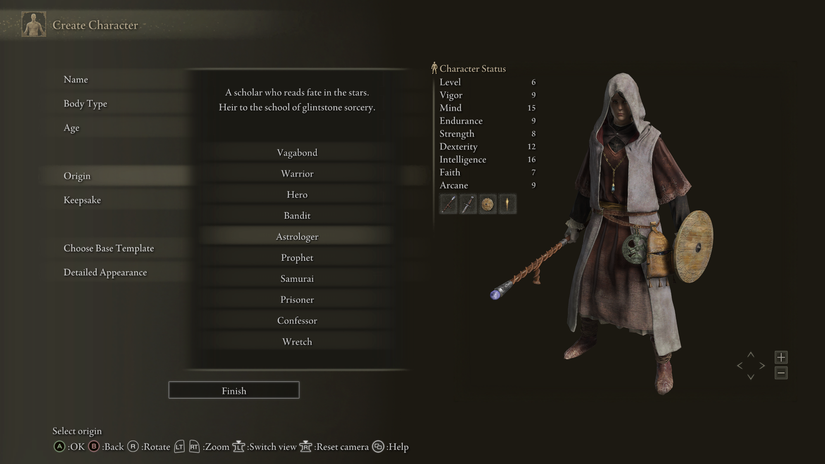Zoom out with the minus button
The image size is (825, 464).
(x=781, y=373)
